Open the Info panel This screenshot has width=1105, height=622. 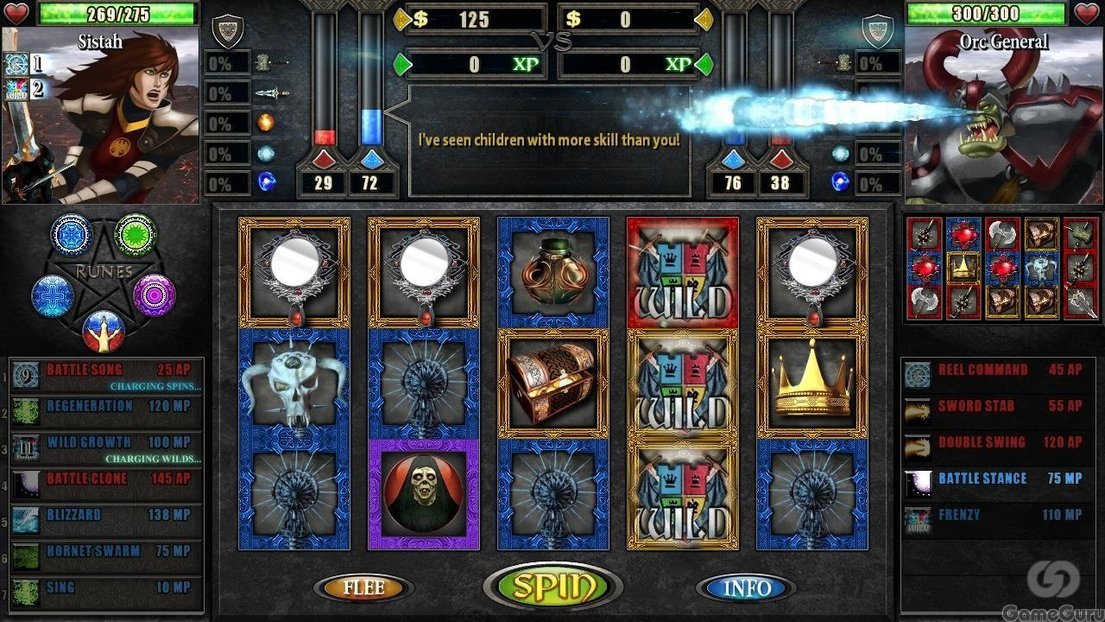click(745, 588)
